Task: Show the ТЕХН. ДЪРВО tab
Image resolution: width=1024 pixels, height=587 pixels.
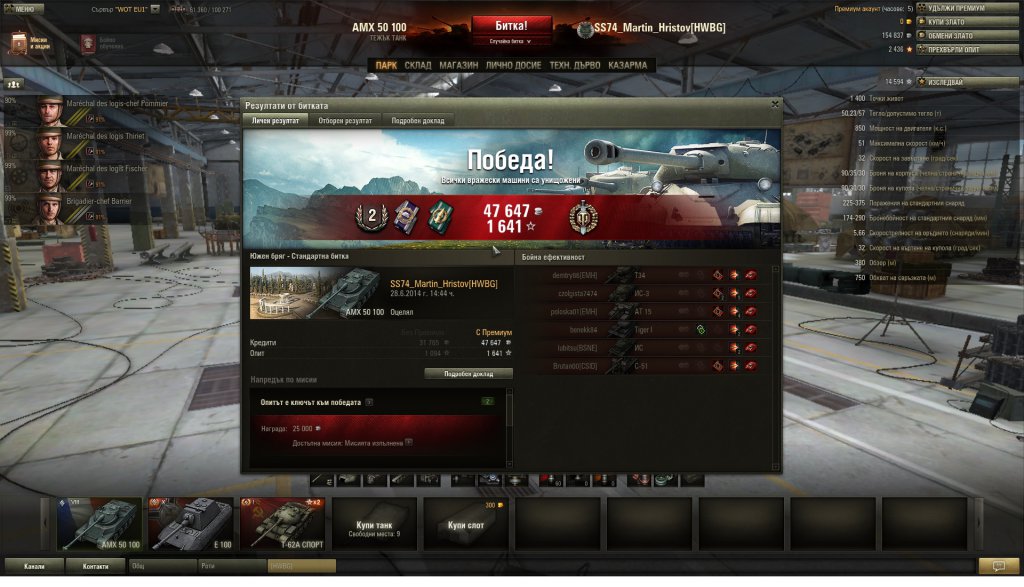Action: 574,65
